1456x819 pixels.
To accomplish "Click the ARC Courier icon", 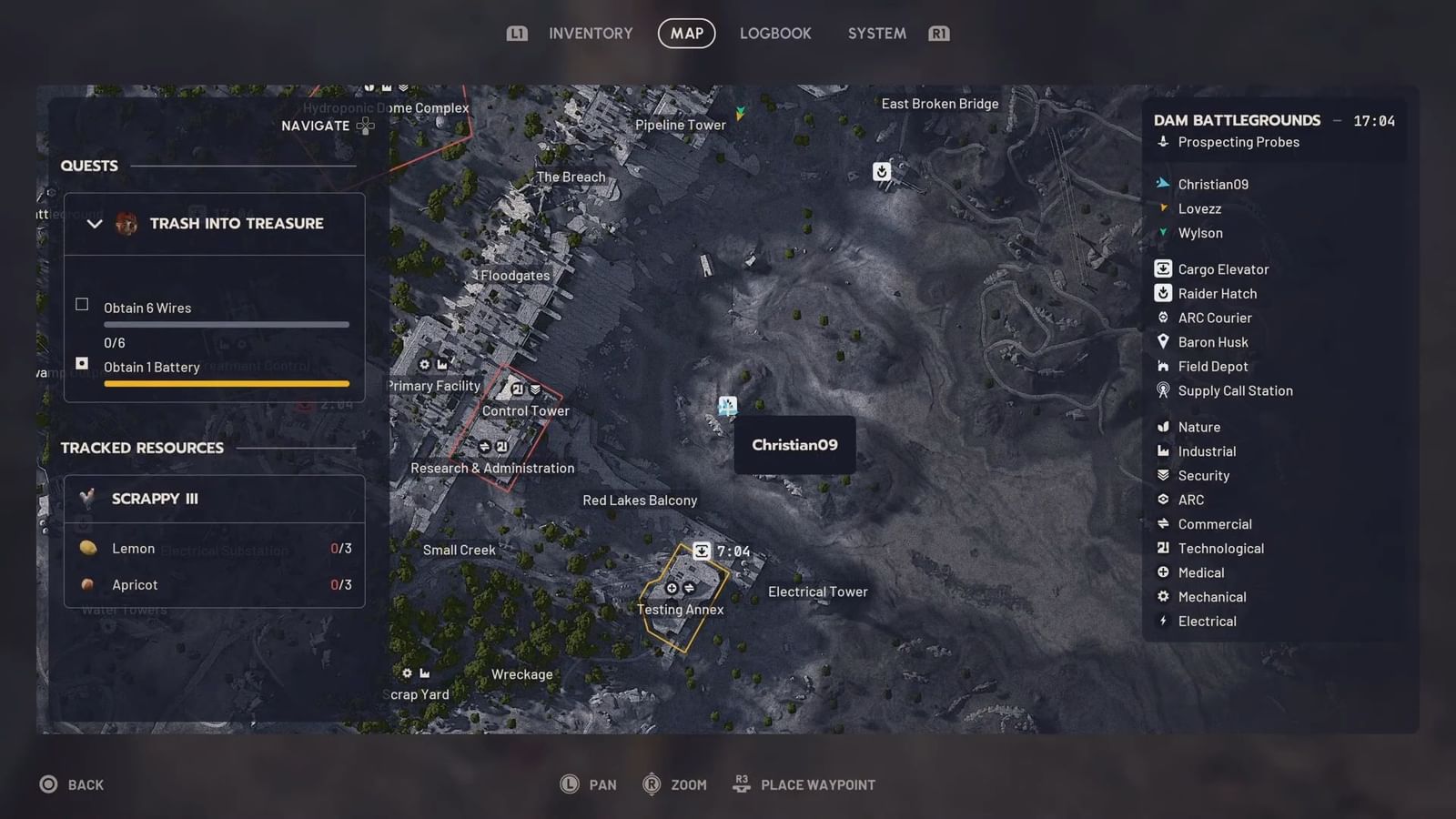I will pyautogui.click(x=1163, y=318).
